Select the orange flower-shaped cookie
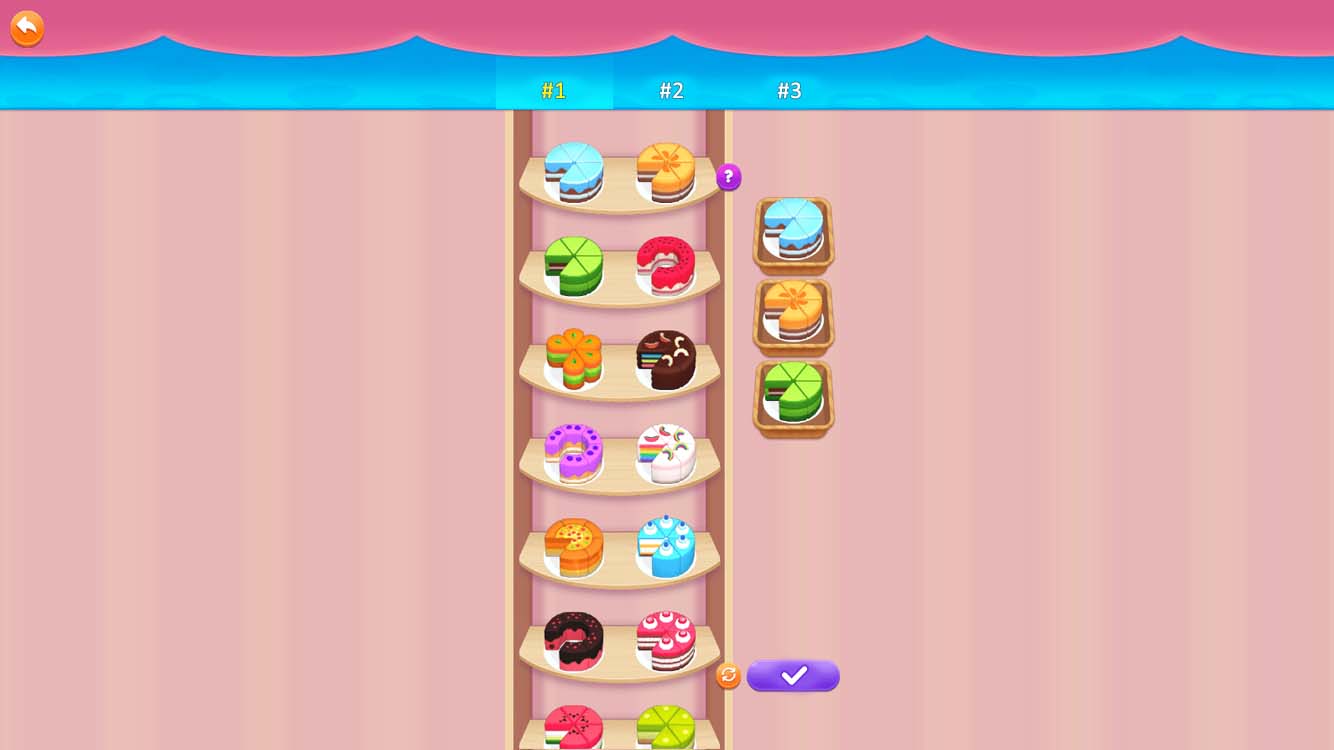This screenshot has width=1334, height=750. coord(574,358)
